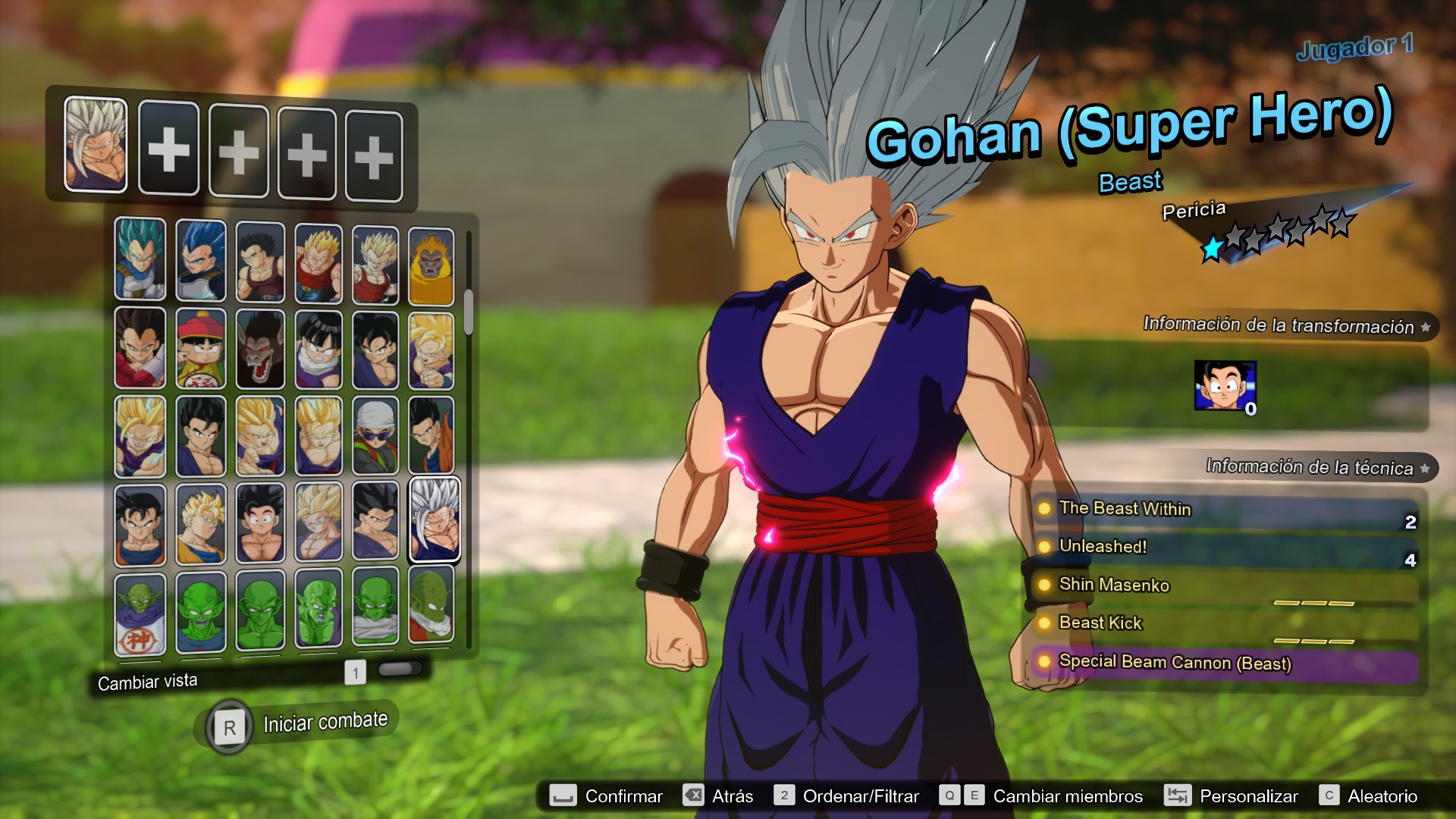This screenshot has height=819, width=1456.
Task: Choose Kid Gohan in the character grid
Action: pos(200,350)
